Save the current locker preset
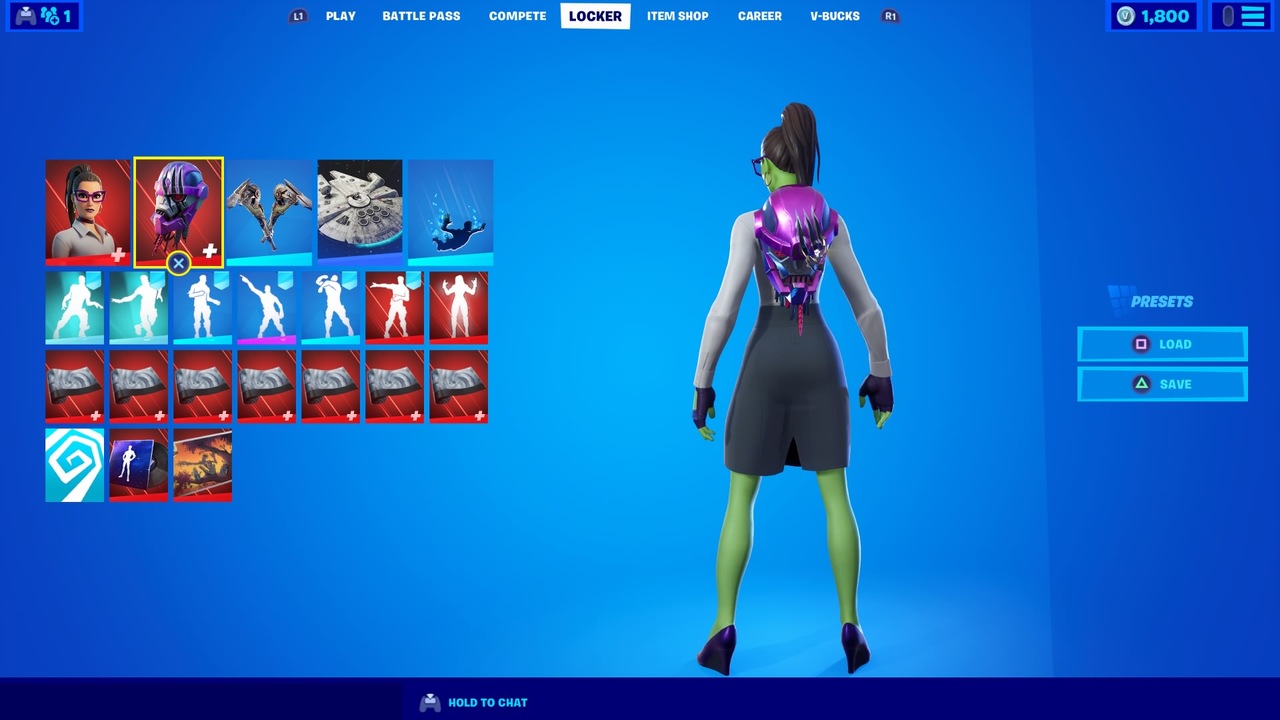 pos(1162,384)
